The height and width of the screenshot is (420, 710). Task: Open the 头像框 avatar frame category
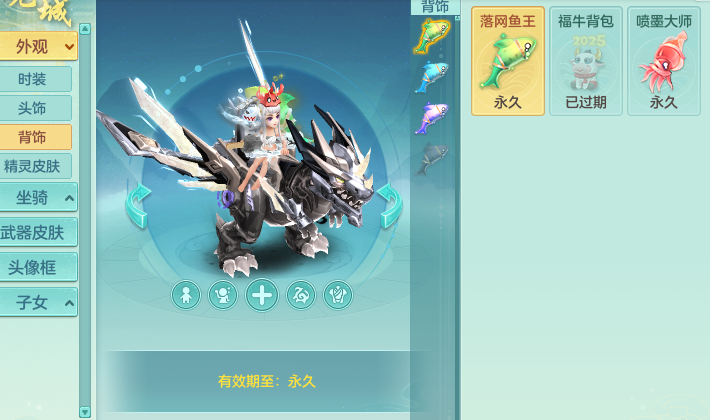point(36,267)
